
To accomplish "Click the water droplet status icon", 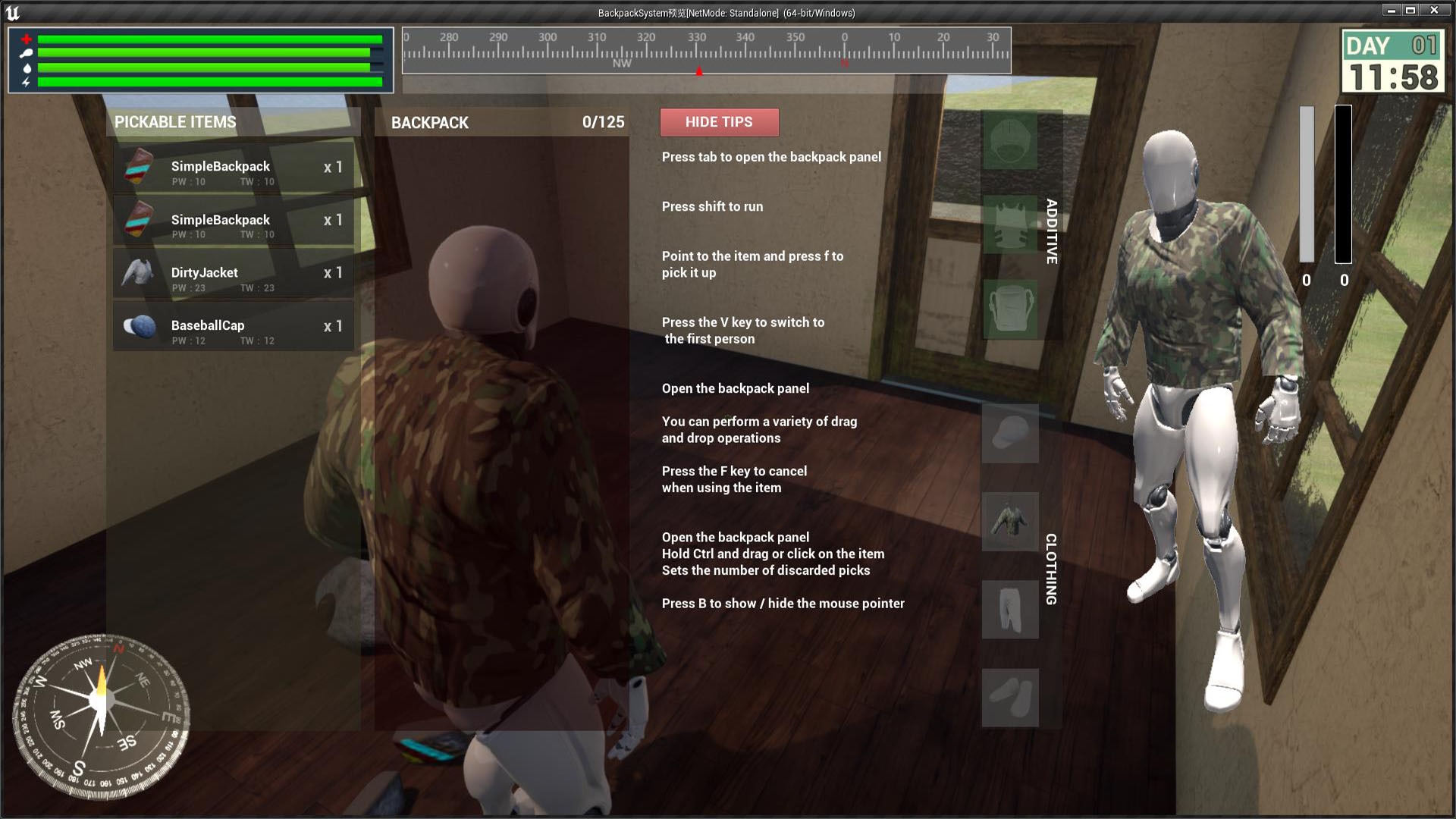I will point(26,68).
